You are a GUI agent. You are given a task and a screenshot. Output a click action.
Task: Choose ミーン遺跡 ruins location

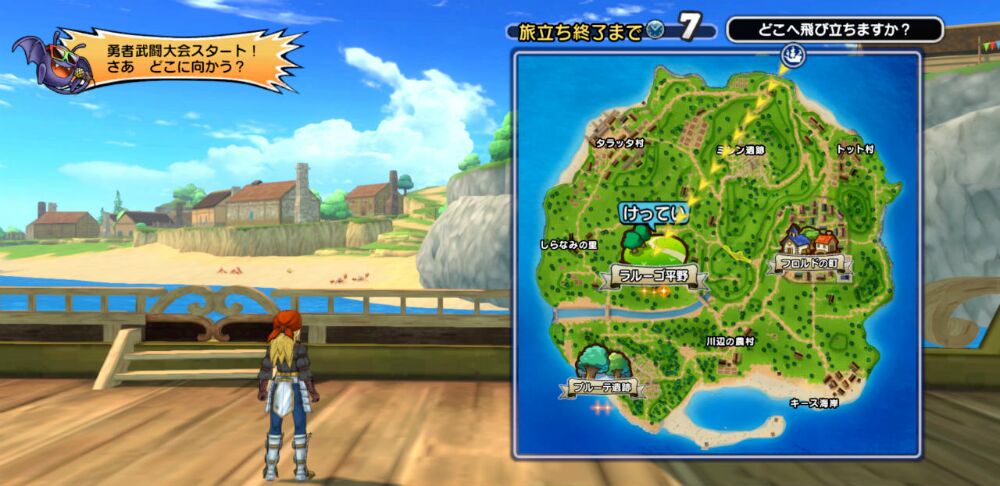[x=743, y=150]
